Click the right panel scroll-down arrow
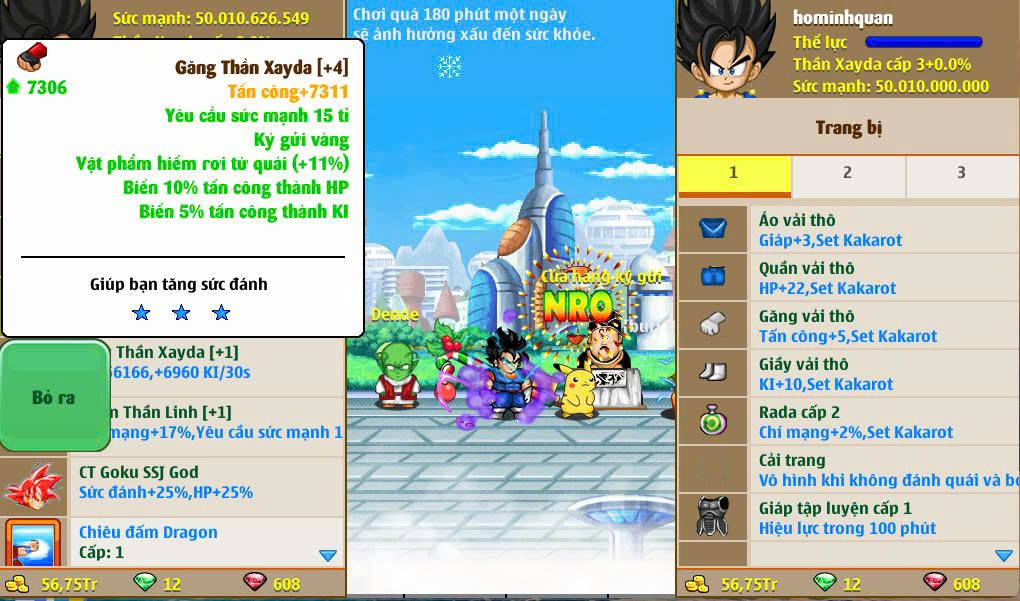This screenshot has width=1020, height=601. point(1004,555)
